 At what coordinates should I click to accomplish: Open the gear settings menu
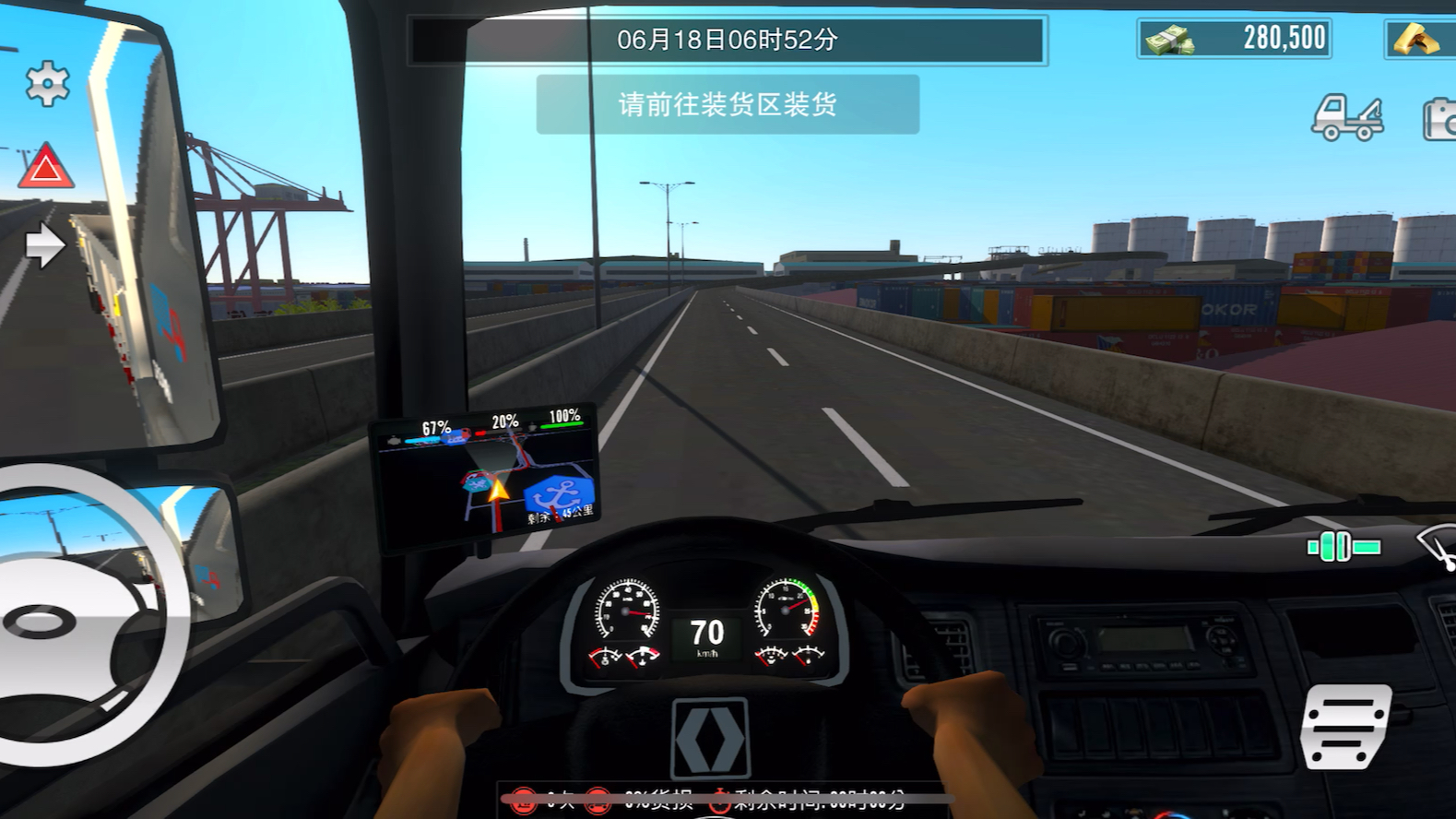click(x=47, y=84)
